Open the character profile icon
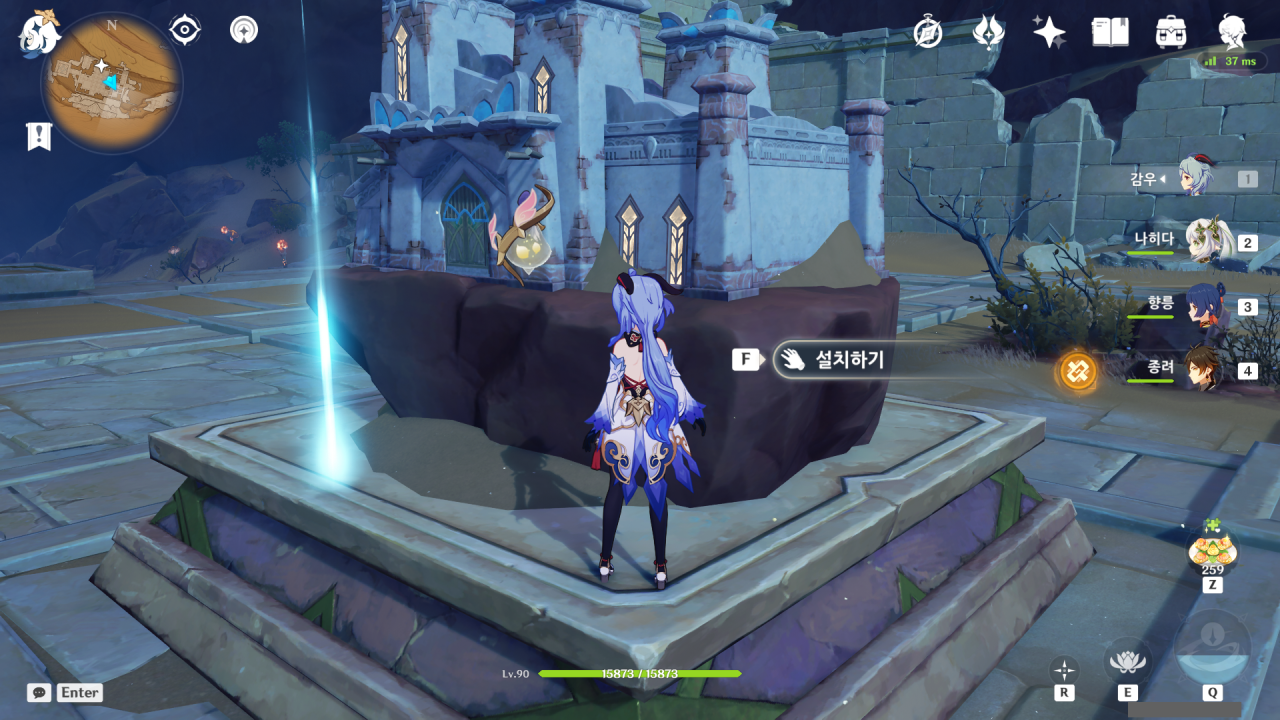Image resolution: width=1280 pixels, height=720 pixels. (x=1232, y=30)
